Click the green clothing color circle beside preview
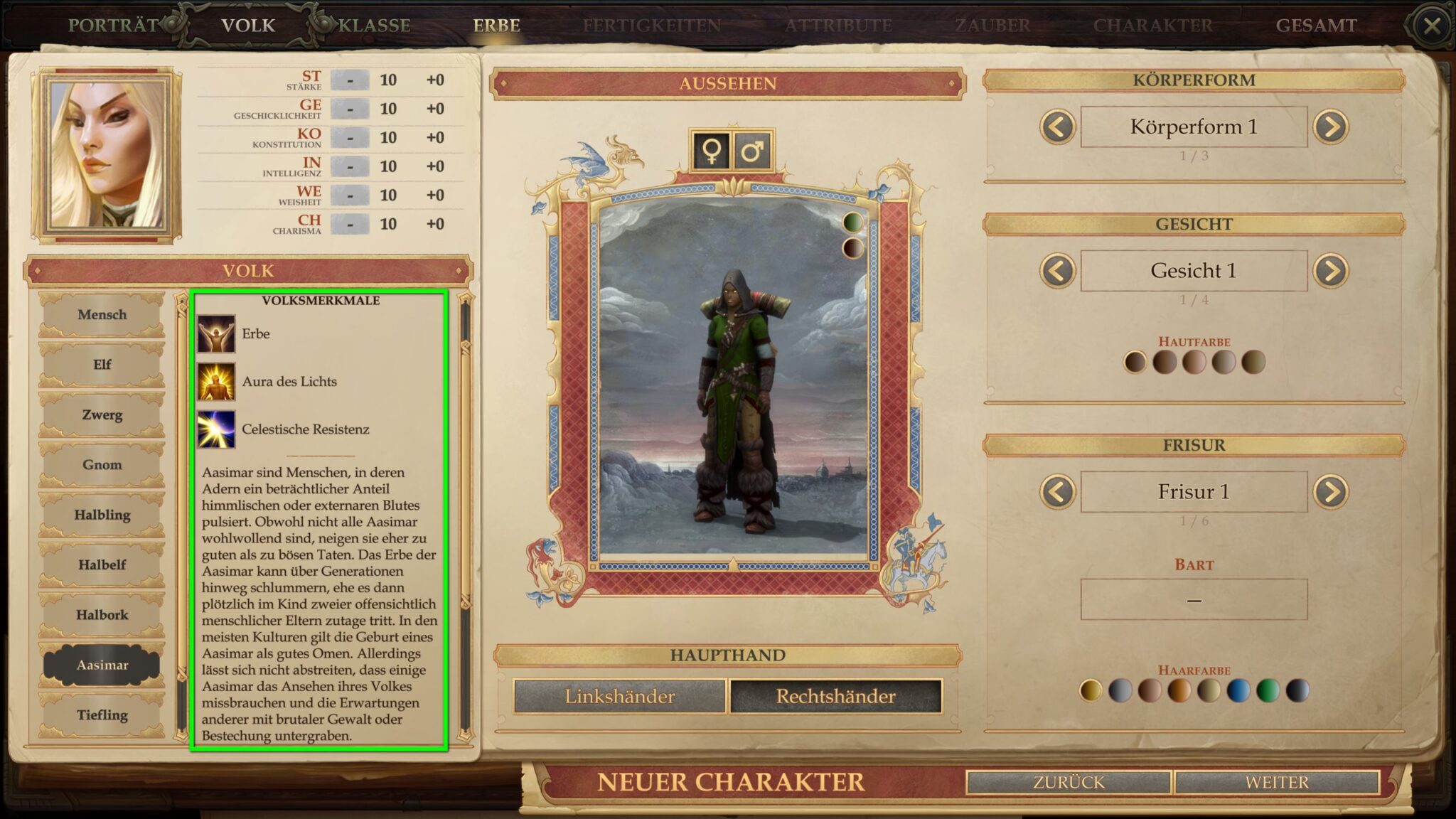The width and height of the screenshot is (1456, 819). pyautogui.click(x=852, y=222)
